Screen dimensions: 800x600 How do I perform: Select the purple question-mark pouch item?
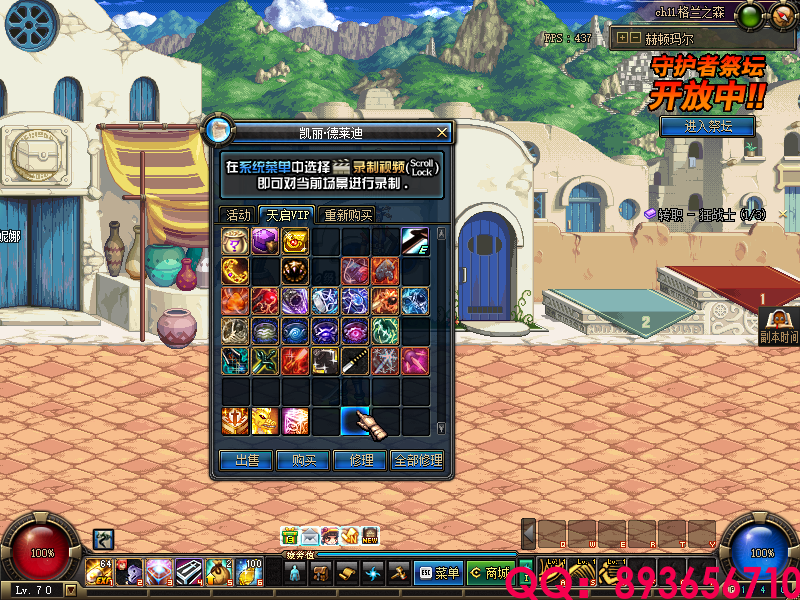236,241
